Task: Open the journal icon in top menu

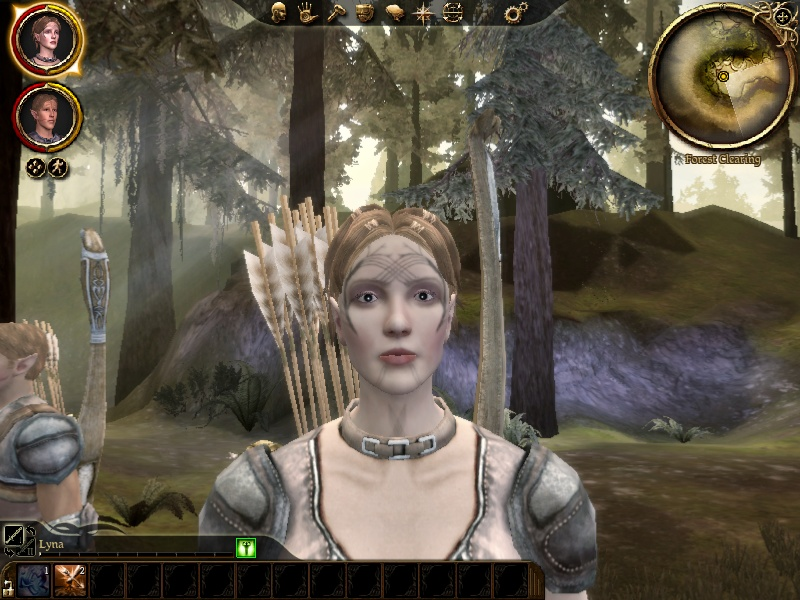Action: pyautogui.click(x=395, y=13)
